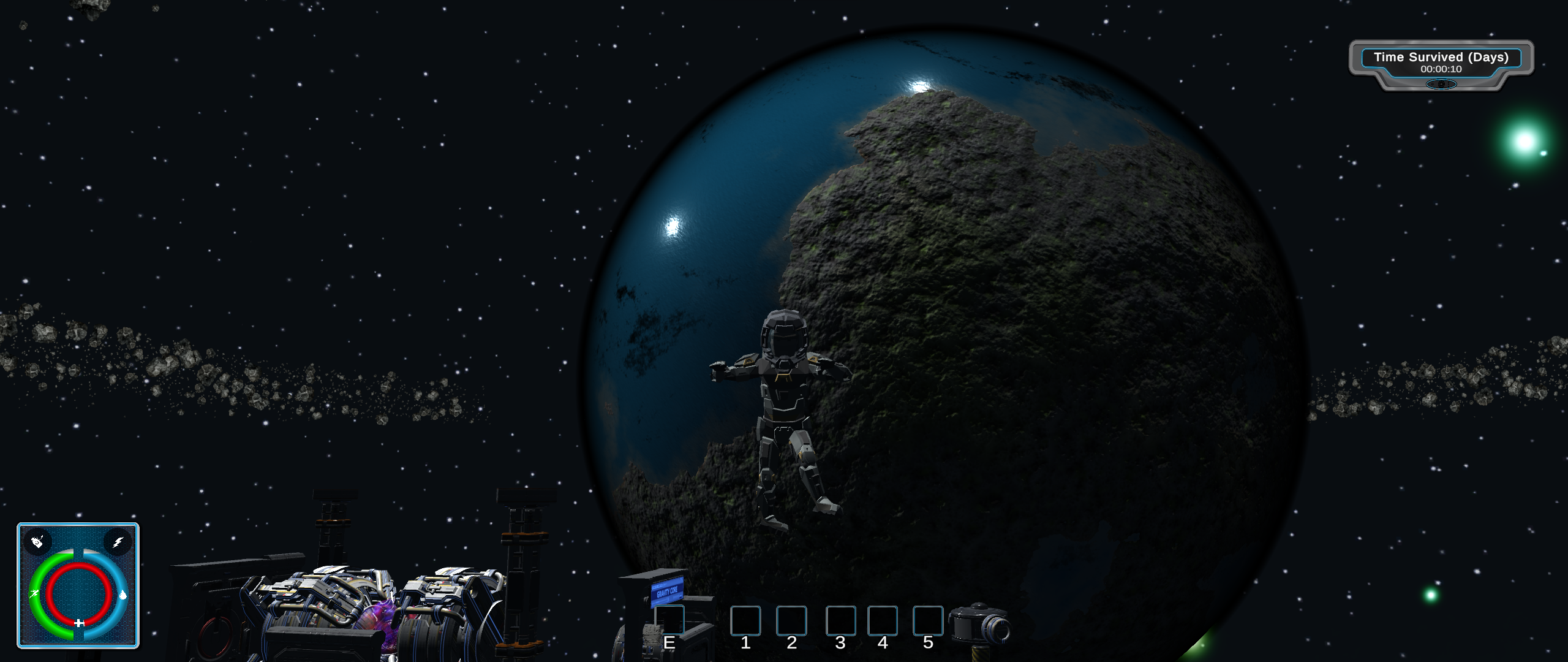Click the spray bottle icon in status panel

37,542
